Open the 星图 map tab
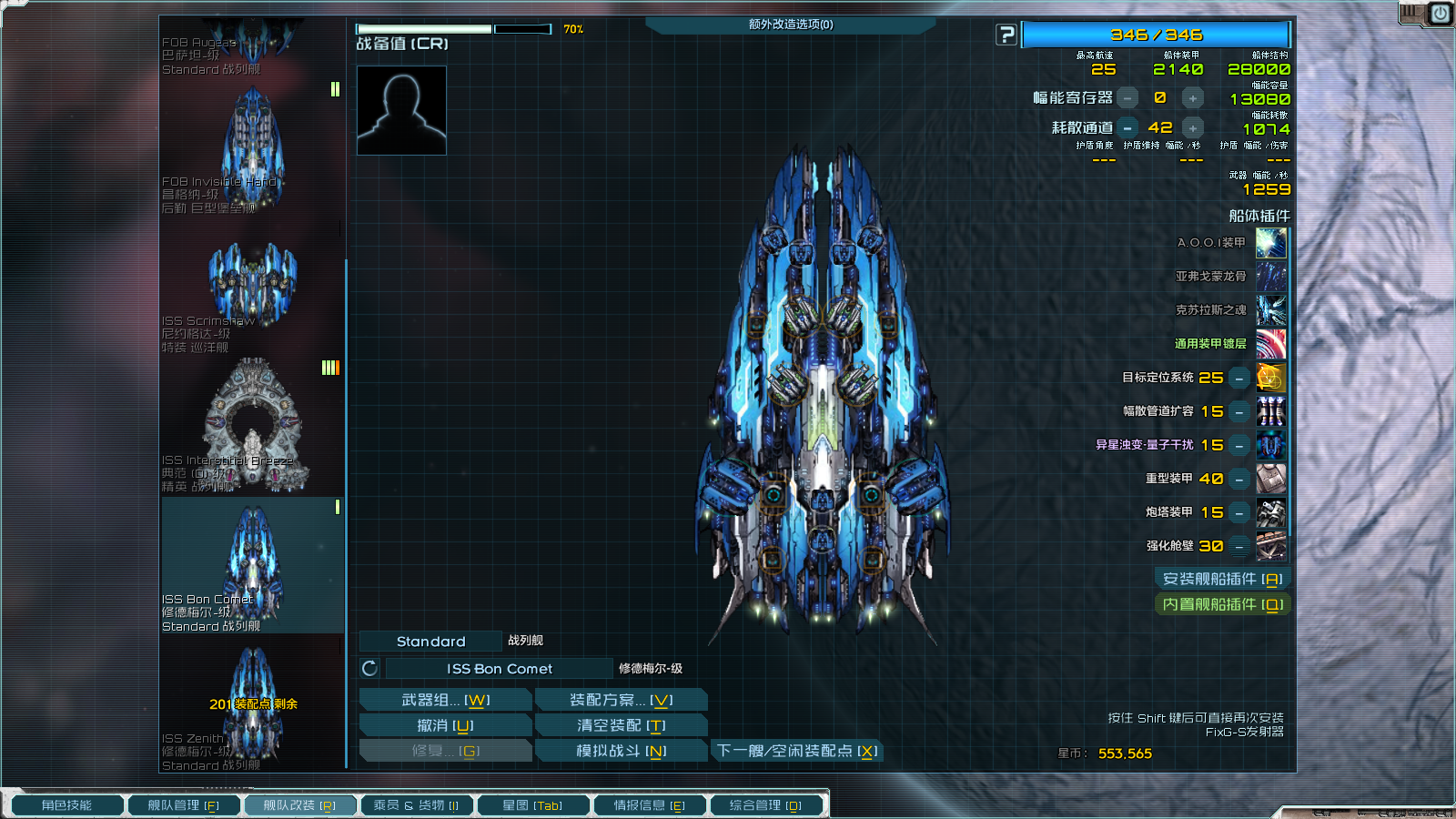 [532, 805]
